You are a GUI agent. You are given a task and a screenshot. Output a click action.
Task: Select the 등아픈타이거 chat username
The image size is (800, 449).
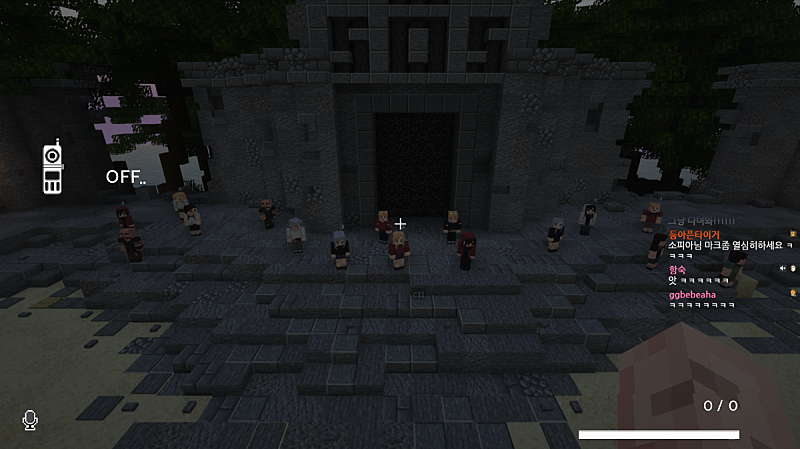[x=693, y=234]
